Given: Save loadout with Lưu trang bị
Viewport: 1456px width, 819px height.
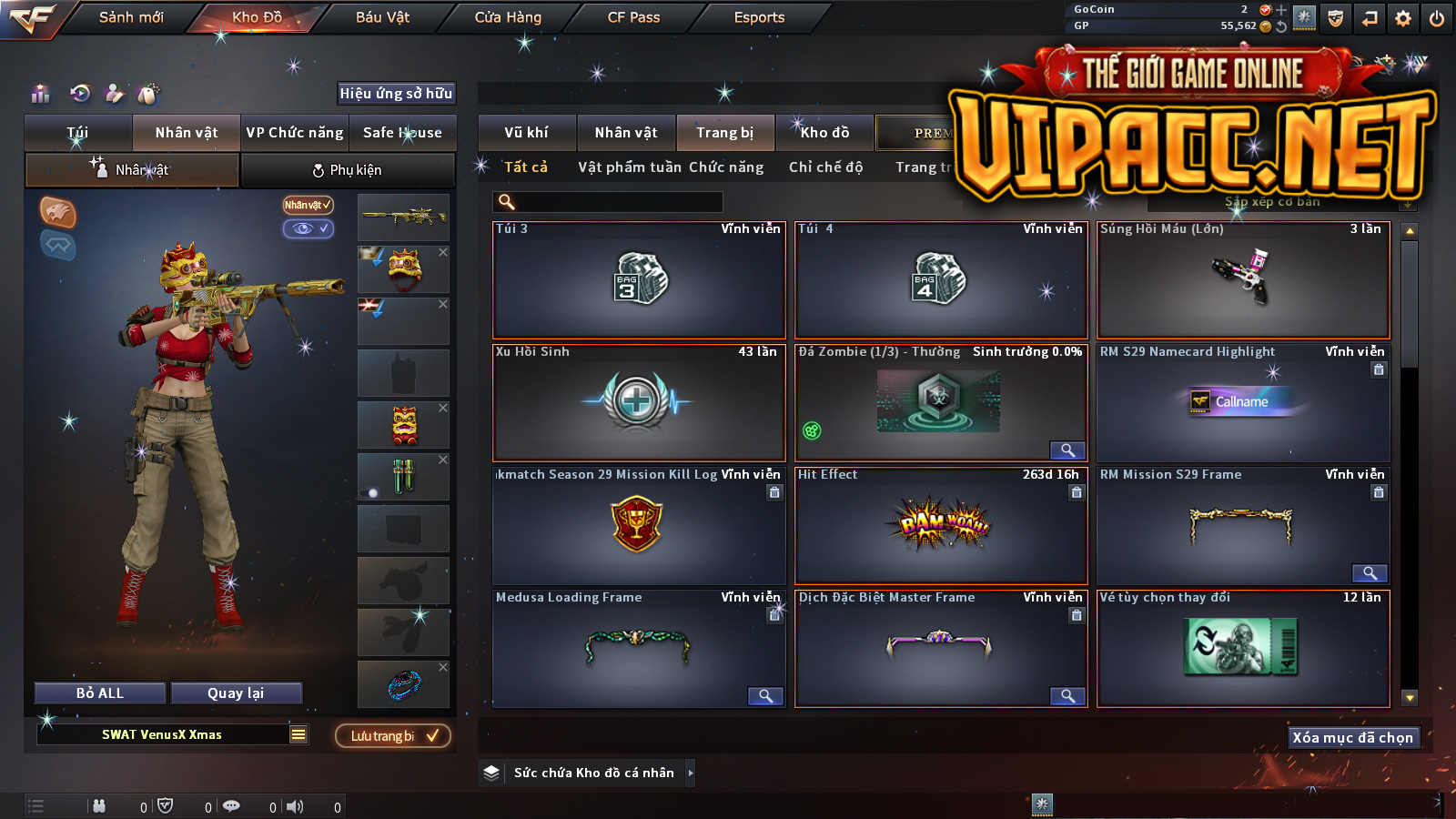Looking at the screenshot, I should click(393, 736).
